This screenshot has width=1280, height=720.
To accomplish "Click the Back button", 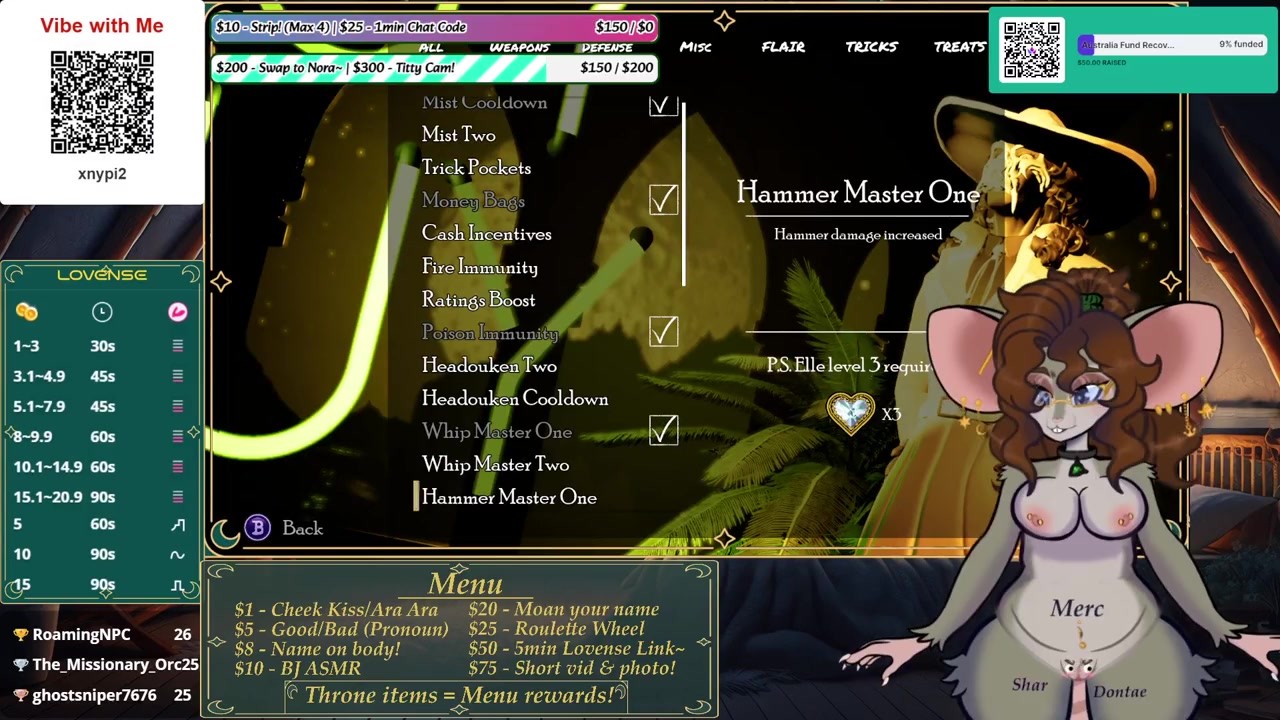I will [300, 528].
